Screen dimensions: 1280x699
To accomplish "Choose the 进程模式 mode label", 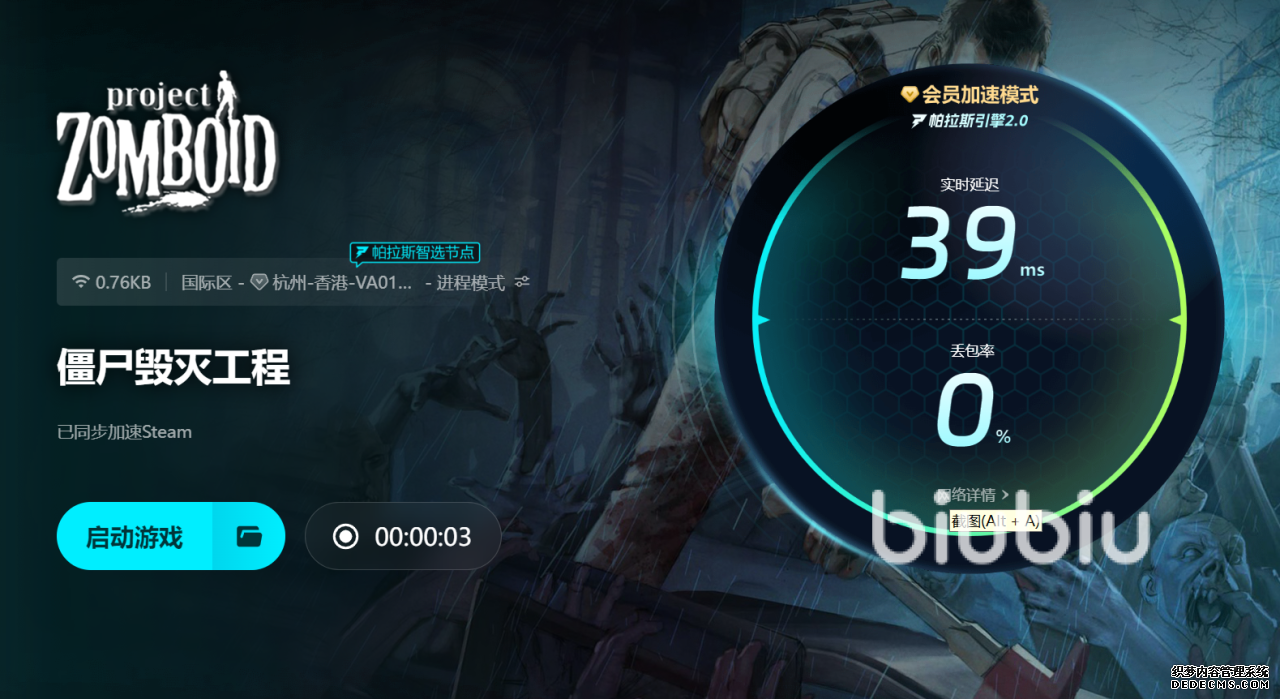I will click(470, 283).
